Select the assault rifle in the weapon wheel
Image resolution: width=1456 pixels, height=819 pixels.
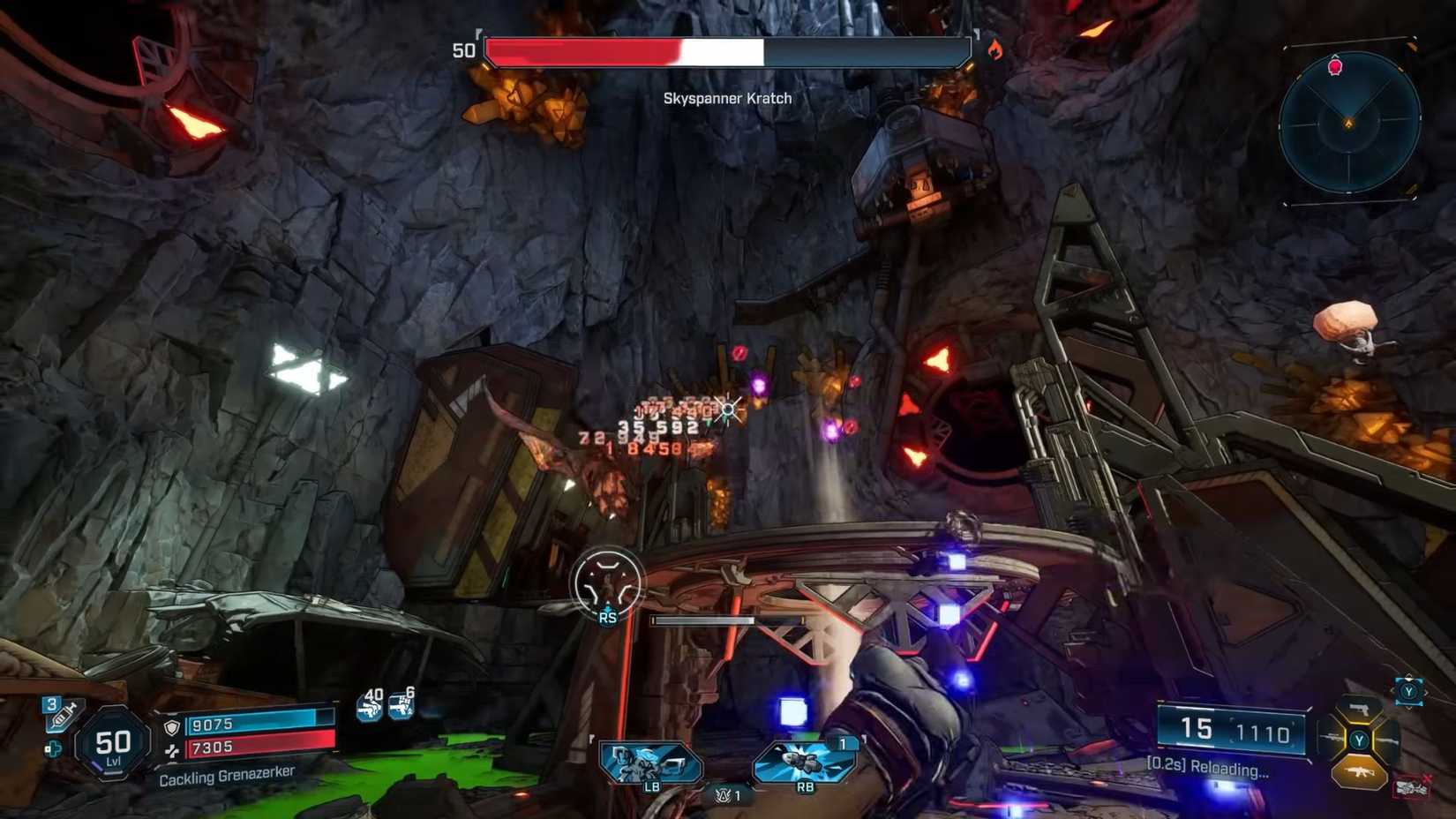tap(1360, 771)
